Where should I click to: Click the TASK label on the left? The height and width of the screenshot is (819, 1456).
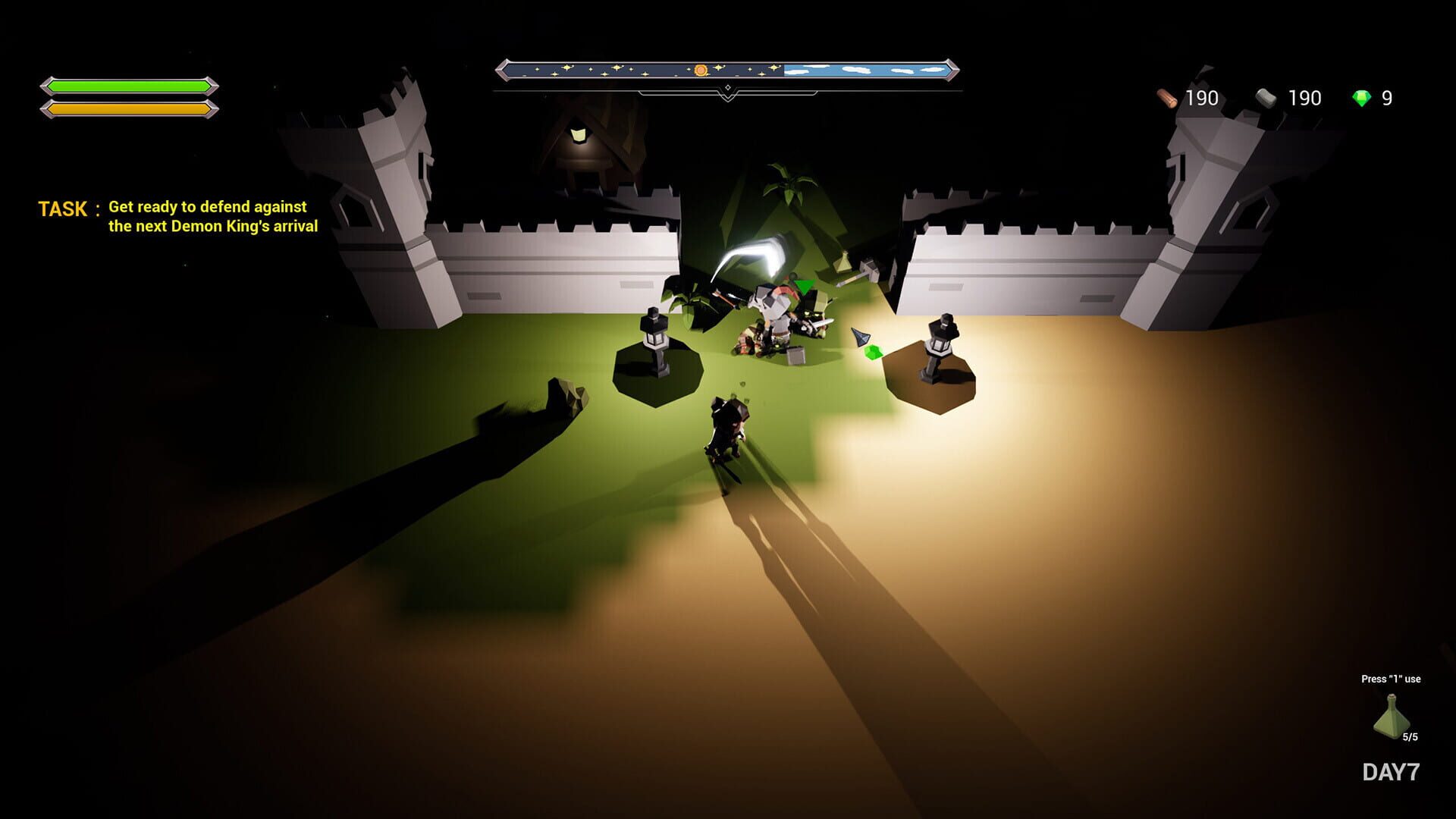(63, 209)
